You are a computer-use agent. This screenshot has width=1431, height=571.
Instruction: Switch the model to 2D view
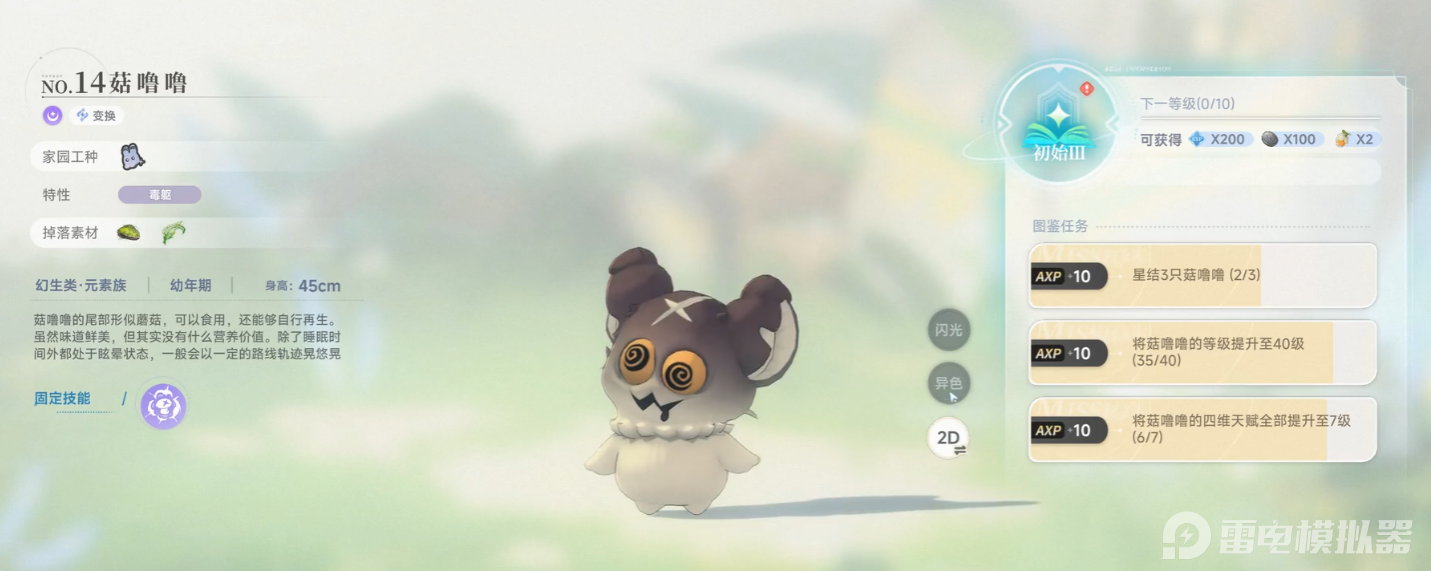tap(948, 438)
